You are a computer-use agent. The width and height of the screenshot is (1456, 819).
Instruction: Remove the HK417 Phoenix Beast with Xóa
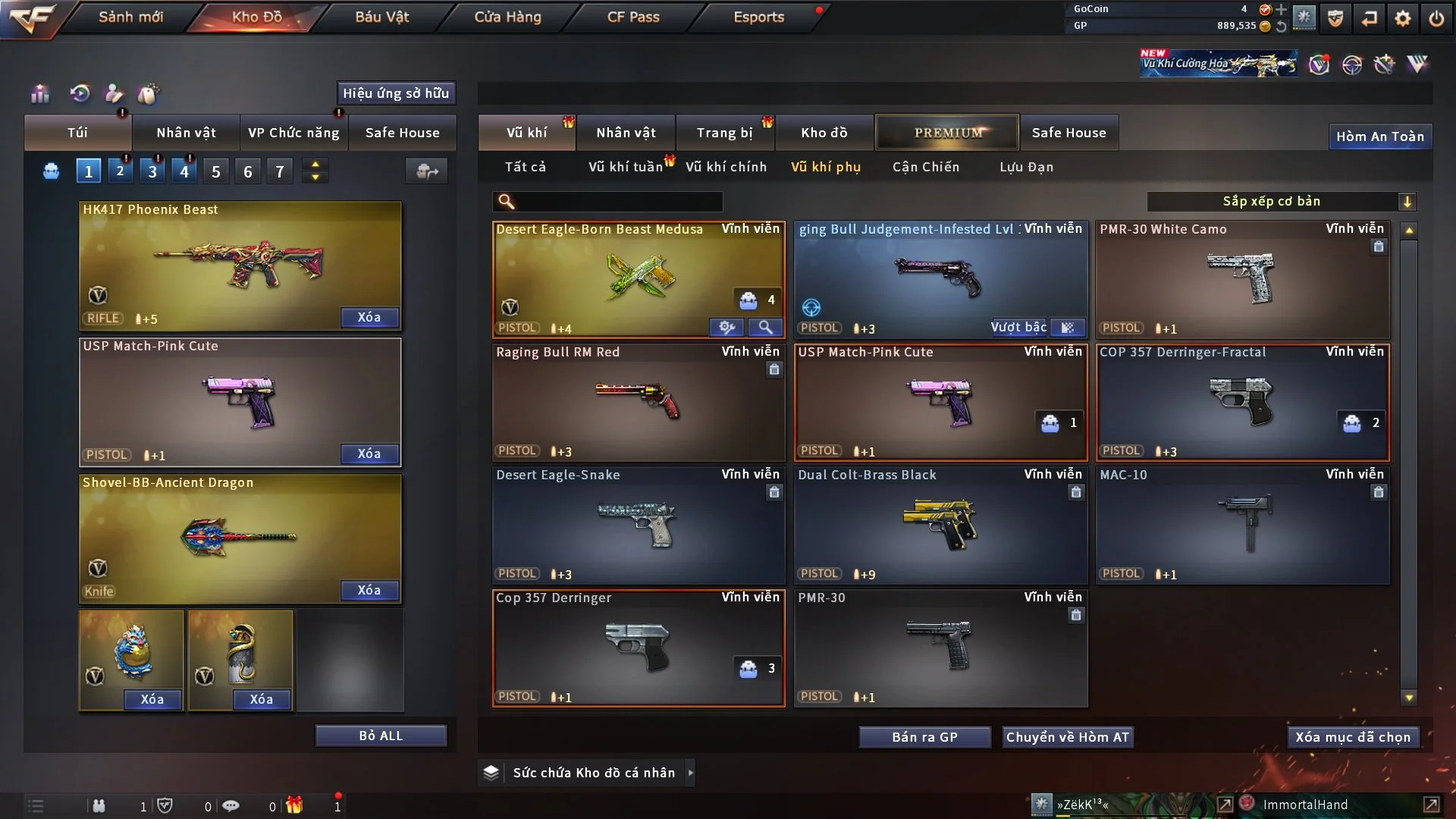click(369, 317)
